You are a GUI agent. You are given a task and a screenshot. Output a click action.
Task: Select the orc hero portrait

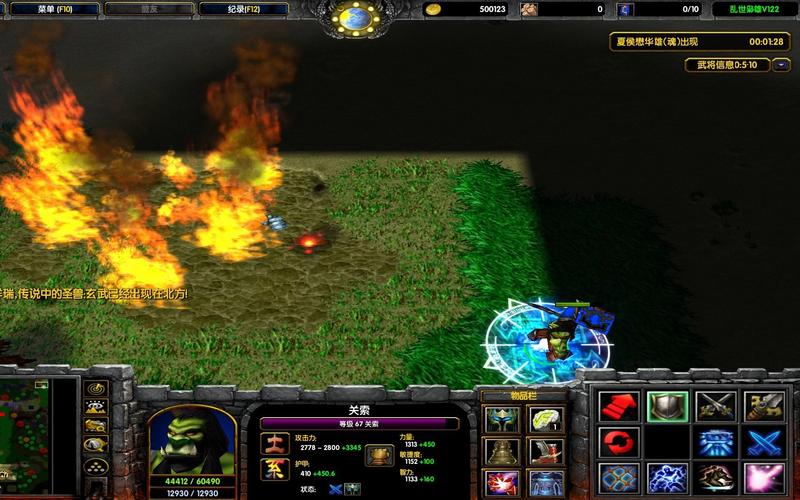pos(192,440)
